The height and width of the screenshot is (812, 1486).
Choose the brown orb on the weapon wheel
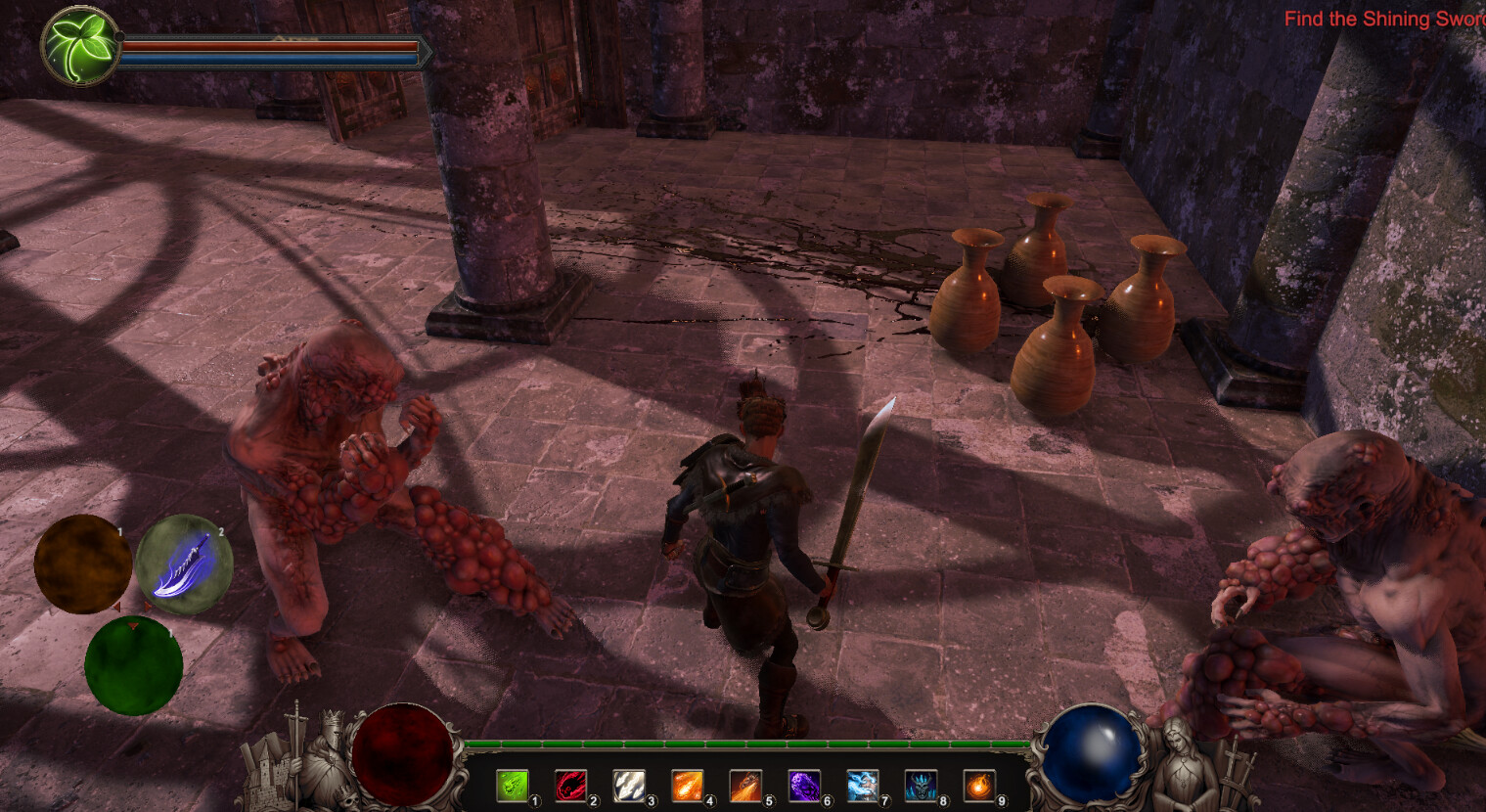pyautogui.click(x=83, y=564)
